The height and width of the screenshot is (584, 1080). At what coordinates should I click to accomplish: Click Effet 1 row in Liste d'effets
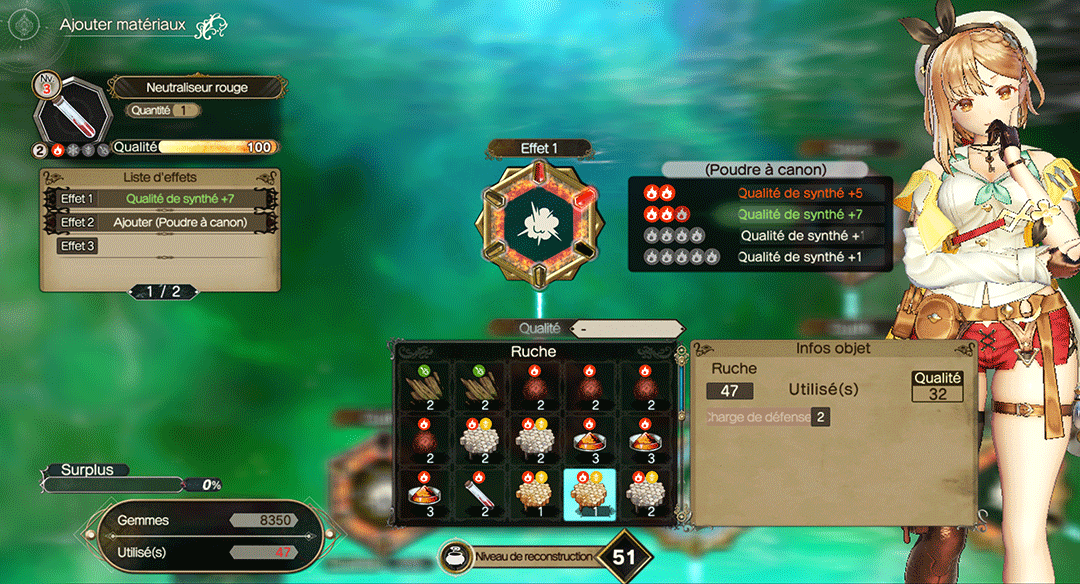click(x=160, y=198)
